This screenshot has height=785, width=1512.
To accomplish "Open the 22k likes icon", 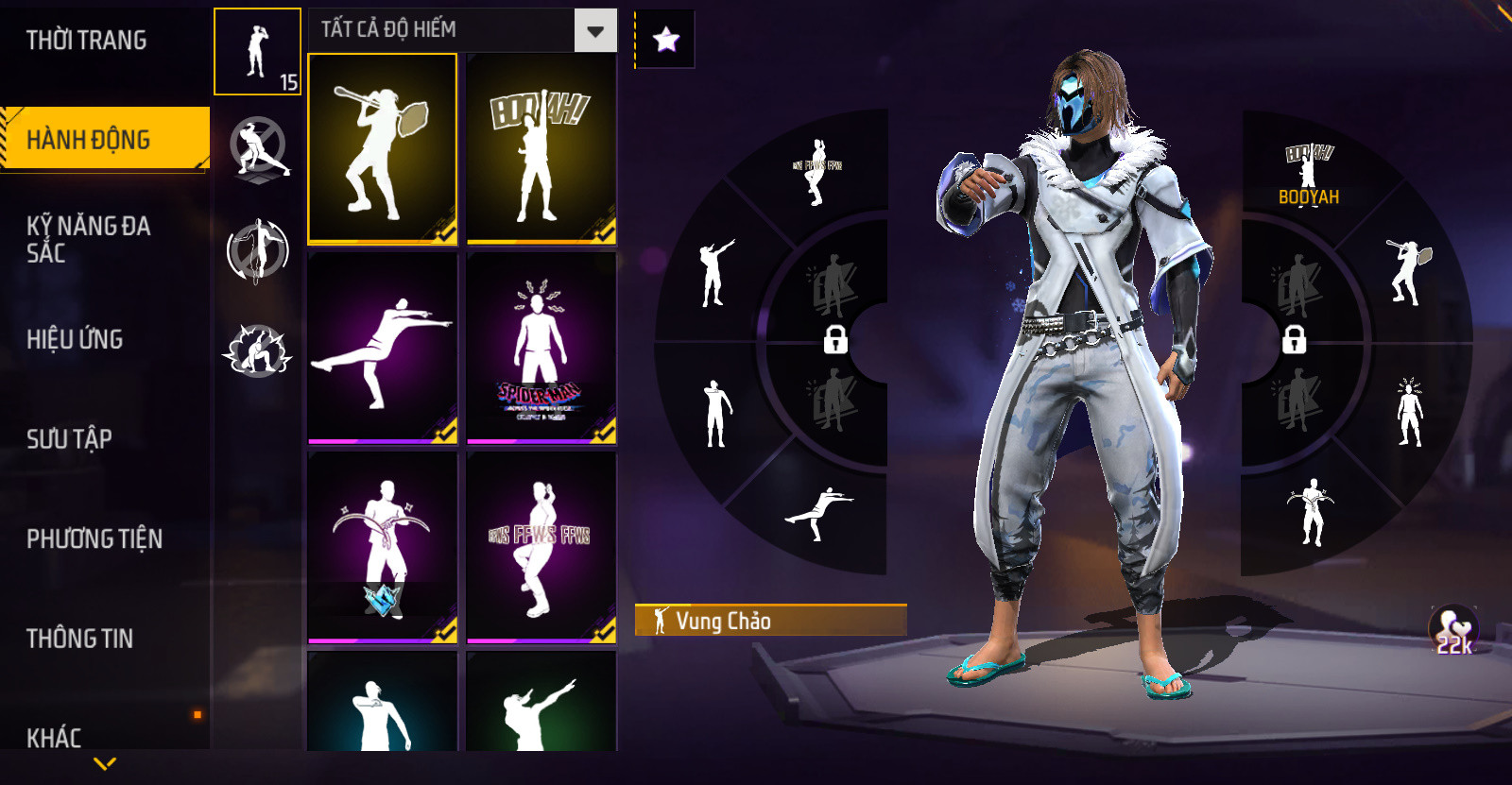I will [x=1453, y=629].
